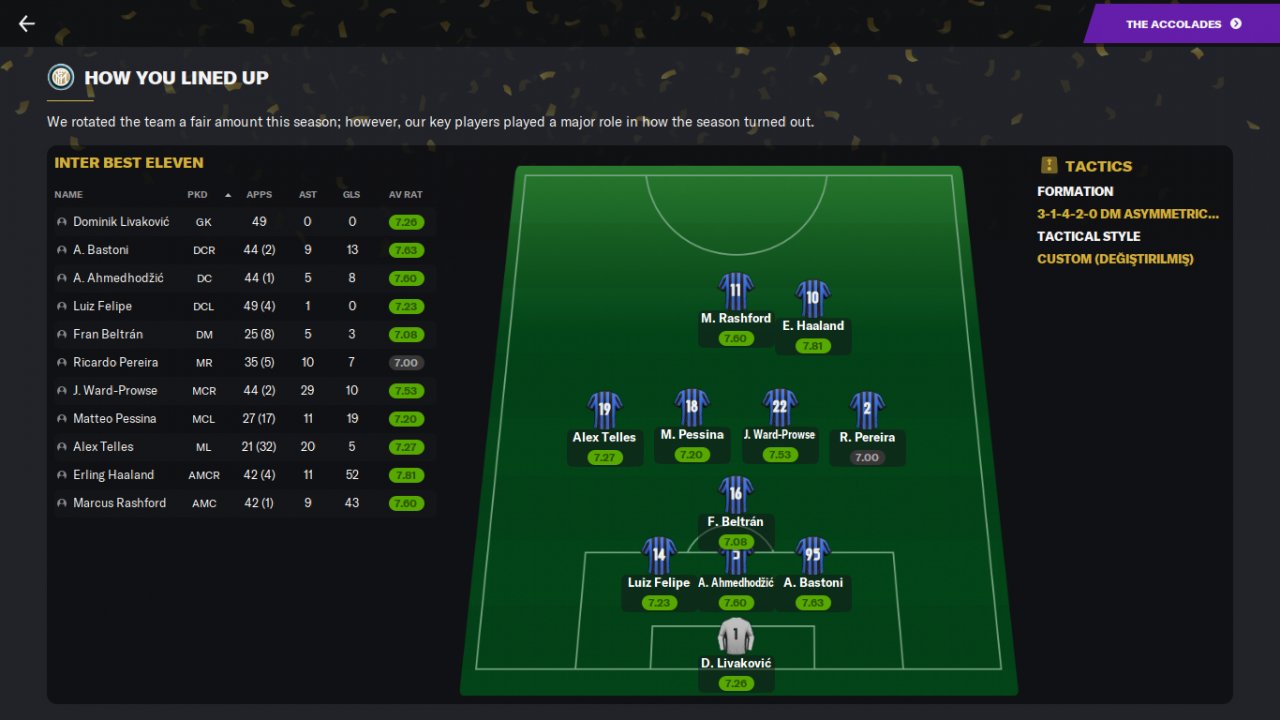1280x720 pixels.
Task: Sort by AV RAT column header
Action: click(406, 195)
